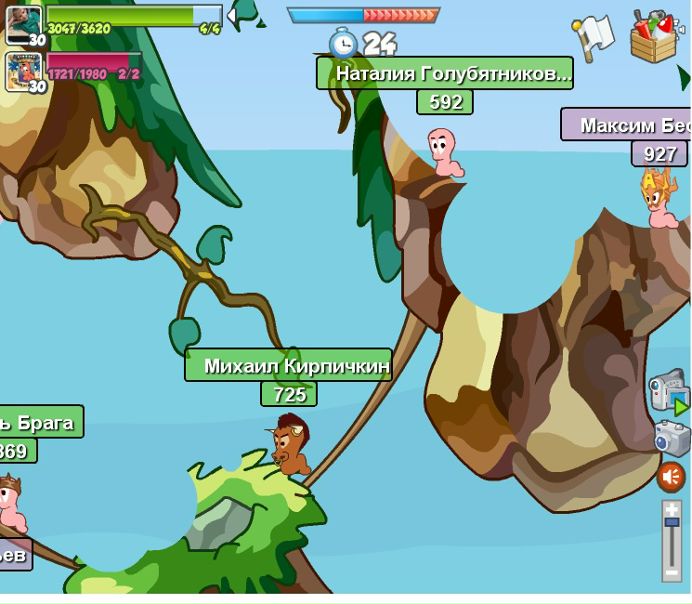Click the white surrender flag icon
692x604 pixels.
click(x=592, y=36)
